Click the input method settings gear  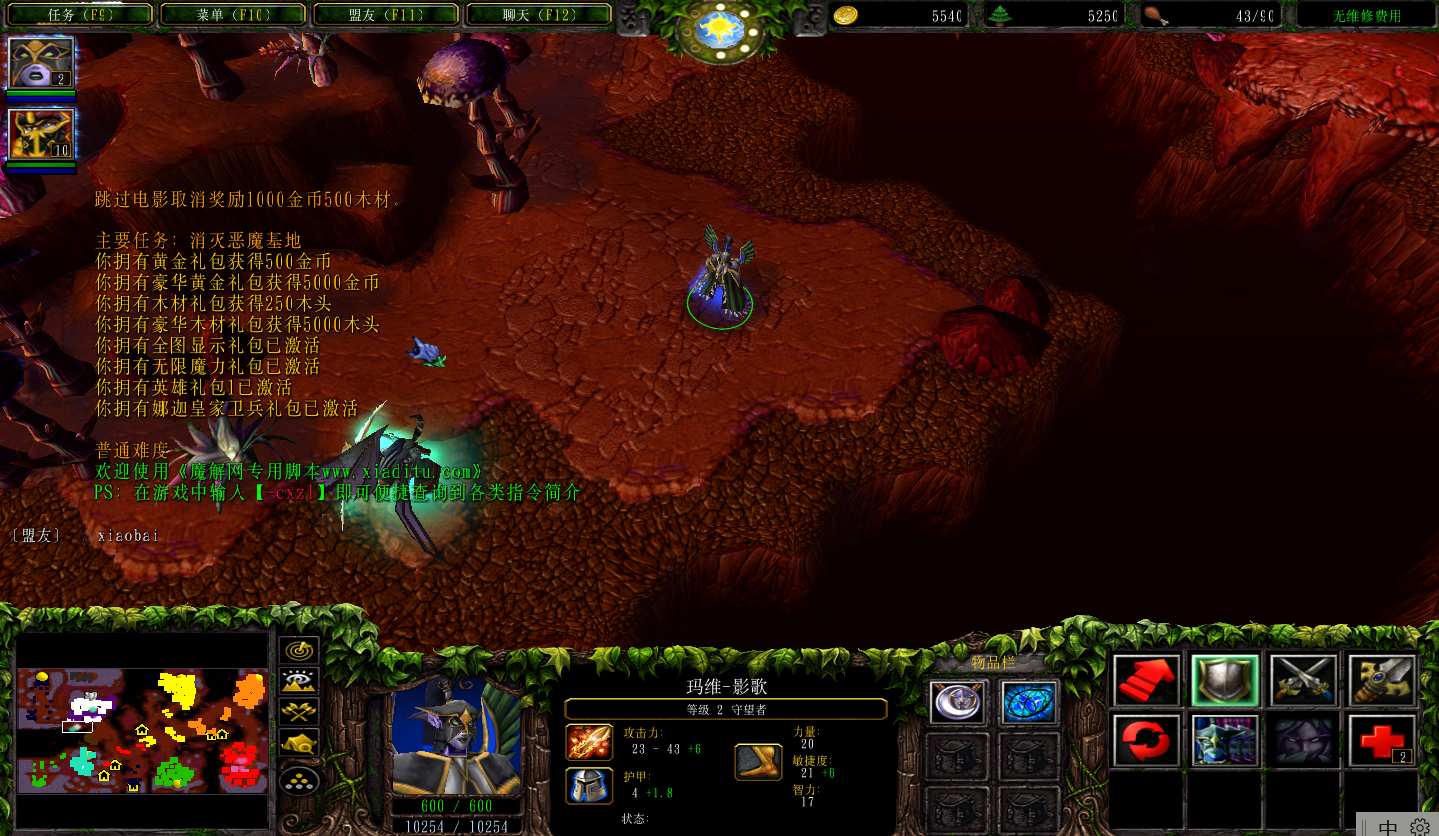[1420, 827]
